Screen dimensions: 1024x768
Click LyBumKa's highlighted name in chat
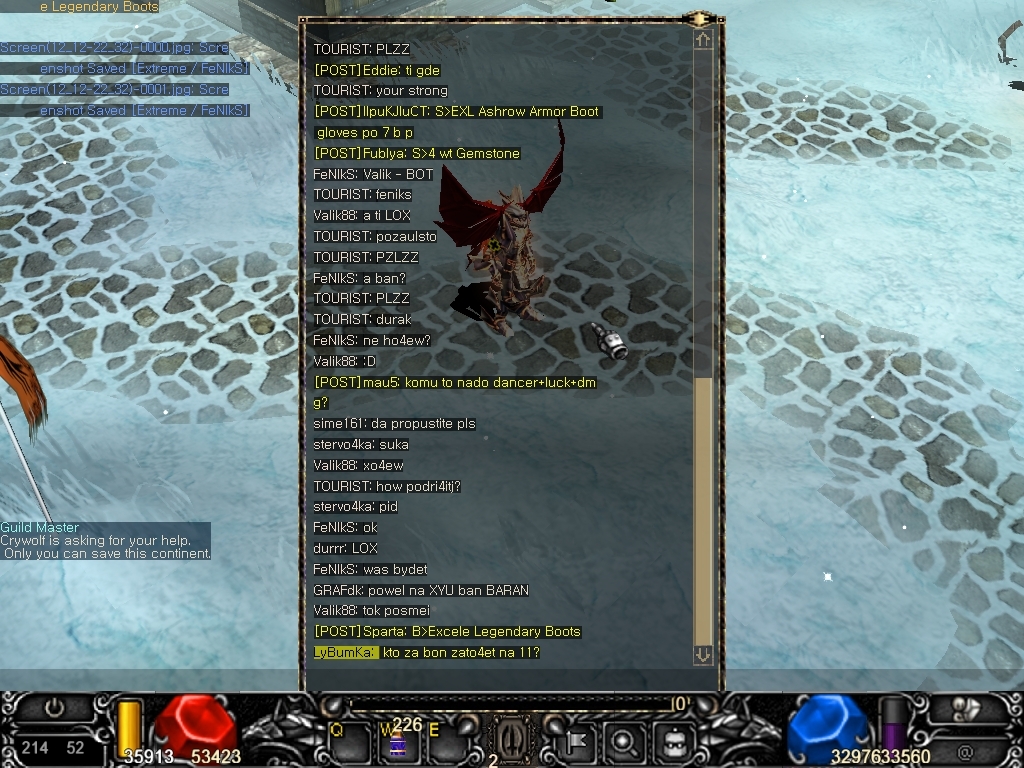coord(345,652)
